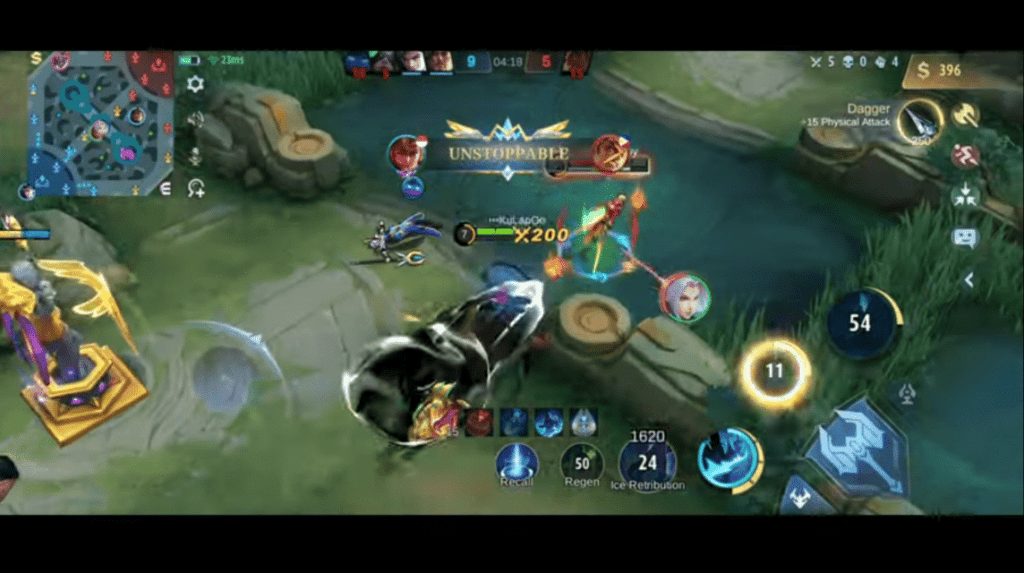Send the gather quick signal
This screenshot has width=1024, height=573.
point(965,196)
